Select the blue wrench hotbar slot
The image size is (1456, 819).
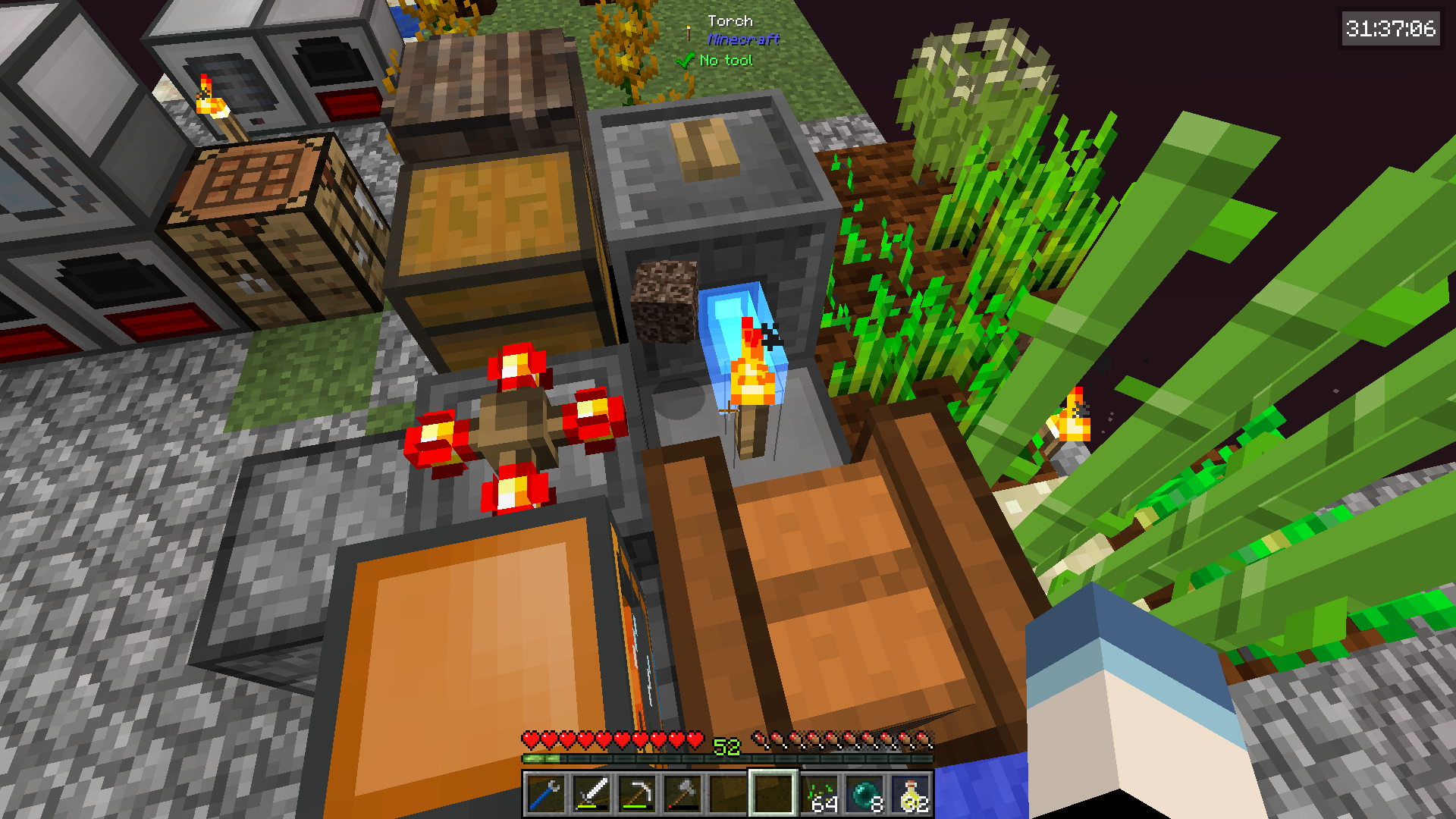pyautogui.click(x=545, y=794)
